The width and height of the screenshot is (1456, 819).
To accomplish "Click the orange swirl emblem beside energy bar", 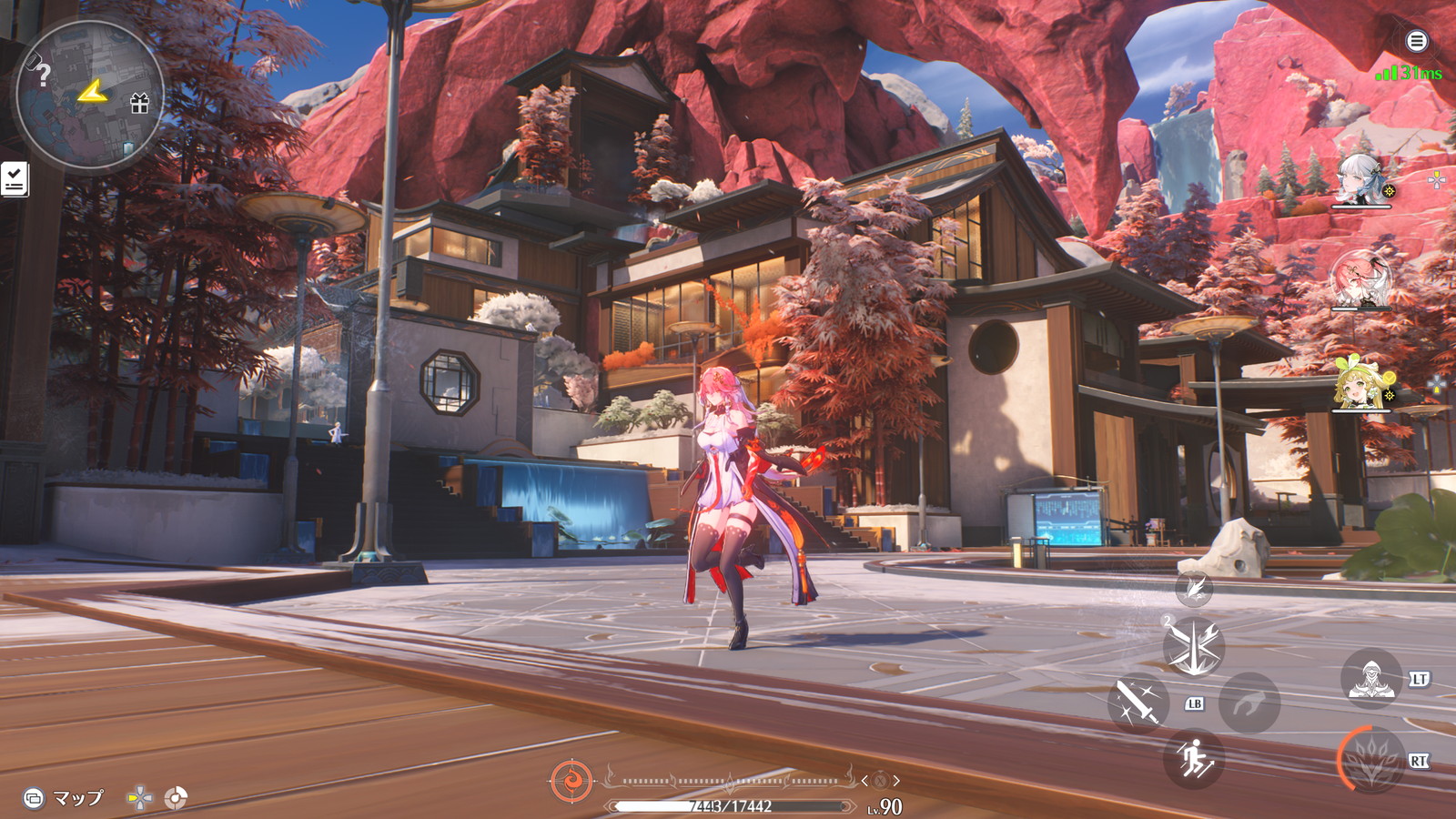I will tap(571, 781).
